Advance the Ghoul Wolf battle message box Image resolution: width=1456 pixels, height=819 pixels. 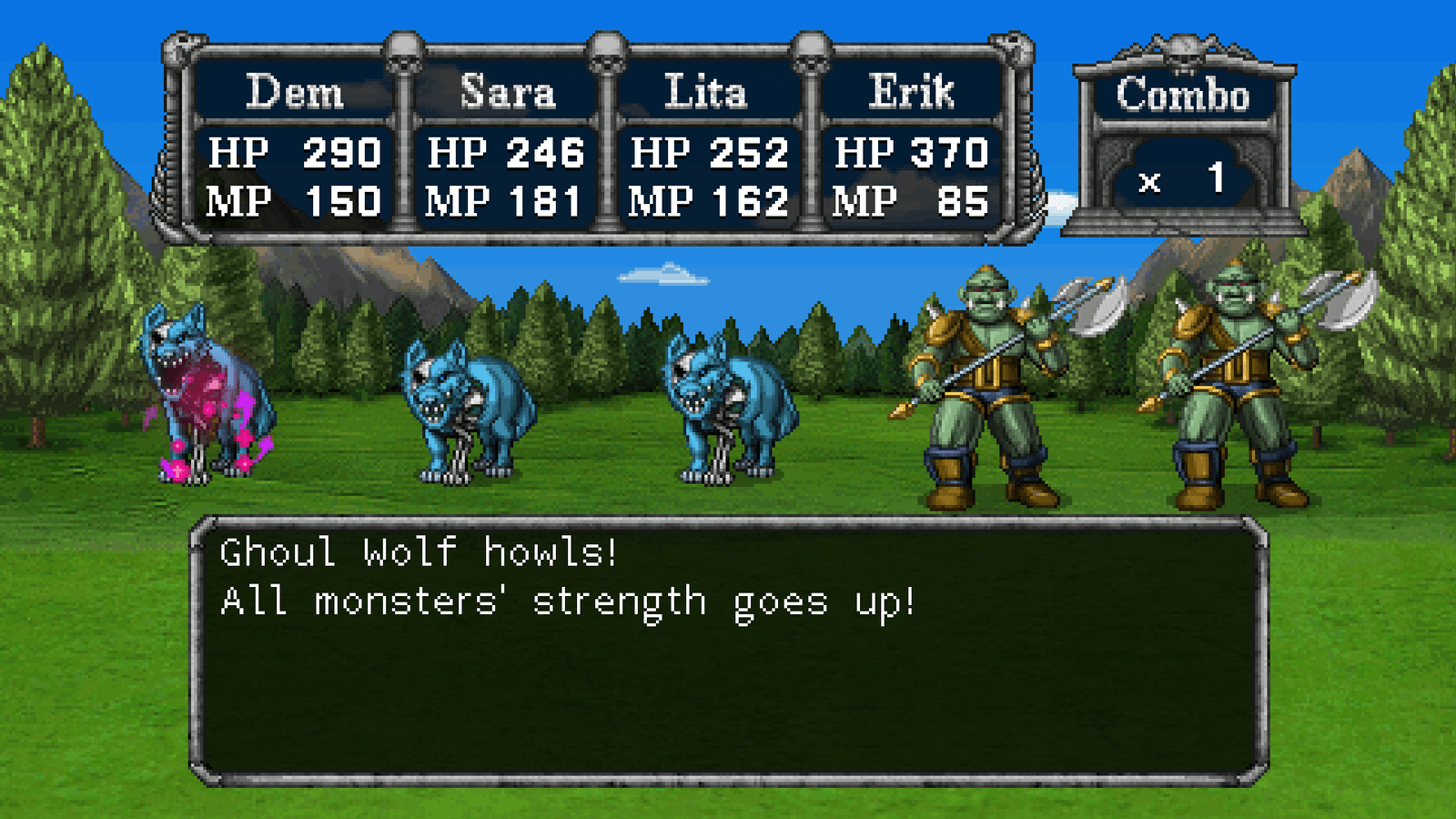[x=728, y=650]
